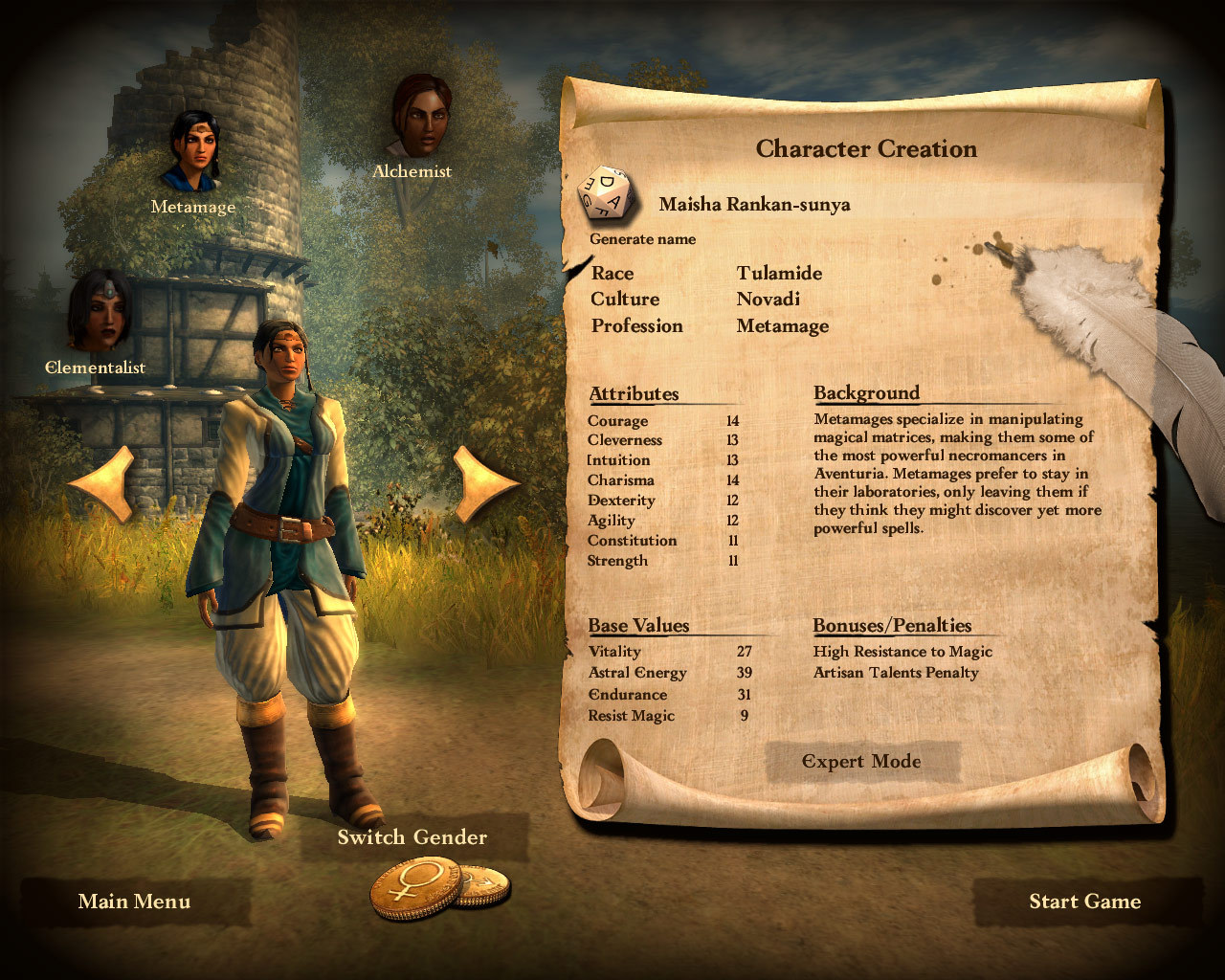Image resolution: width=1225 pixels, height=980 pixels.
Task: Return to the Main Menu
Action: [x=134, y=902]
